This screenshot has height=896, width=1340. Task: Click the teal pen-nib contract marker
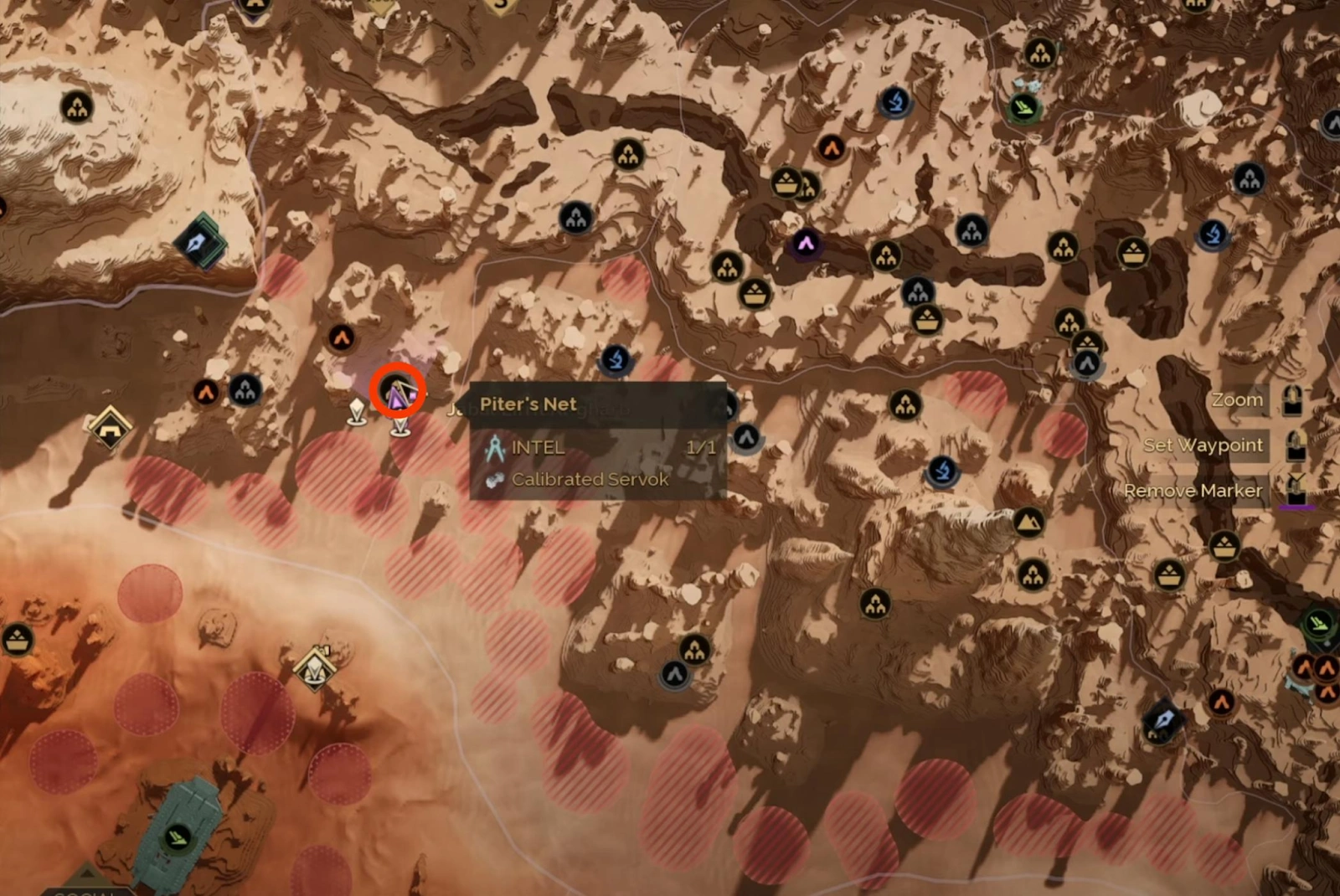click(199, 243)
